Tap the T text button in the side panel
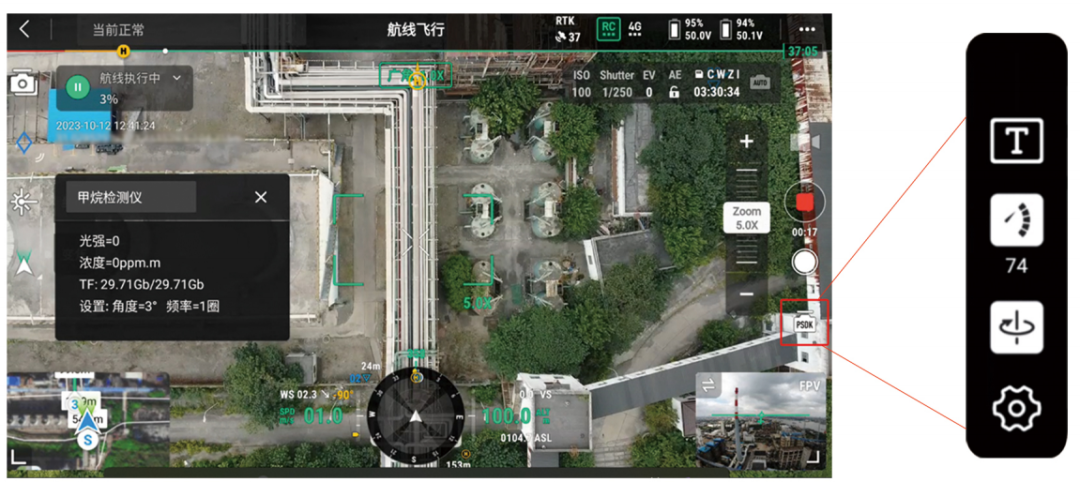This screenshot has width=1080, height=482. point(1016,140)
